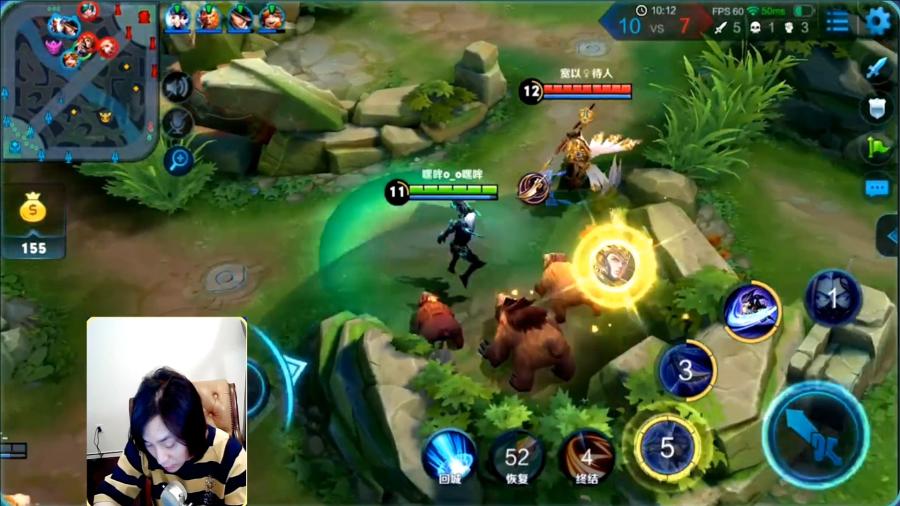The image size is (900, 506).
Task: Send the shield defend signal
Action: pos(877,108)
